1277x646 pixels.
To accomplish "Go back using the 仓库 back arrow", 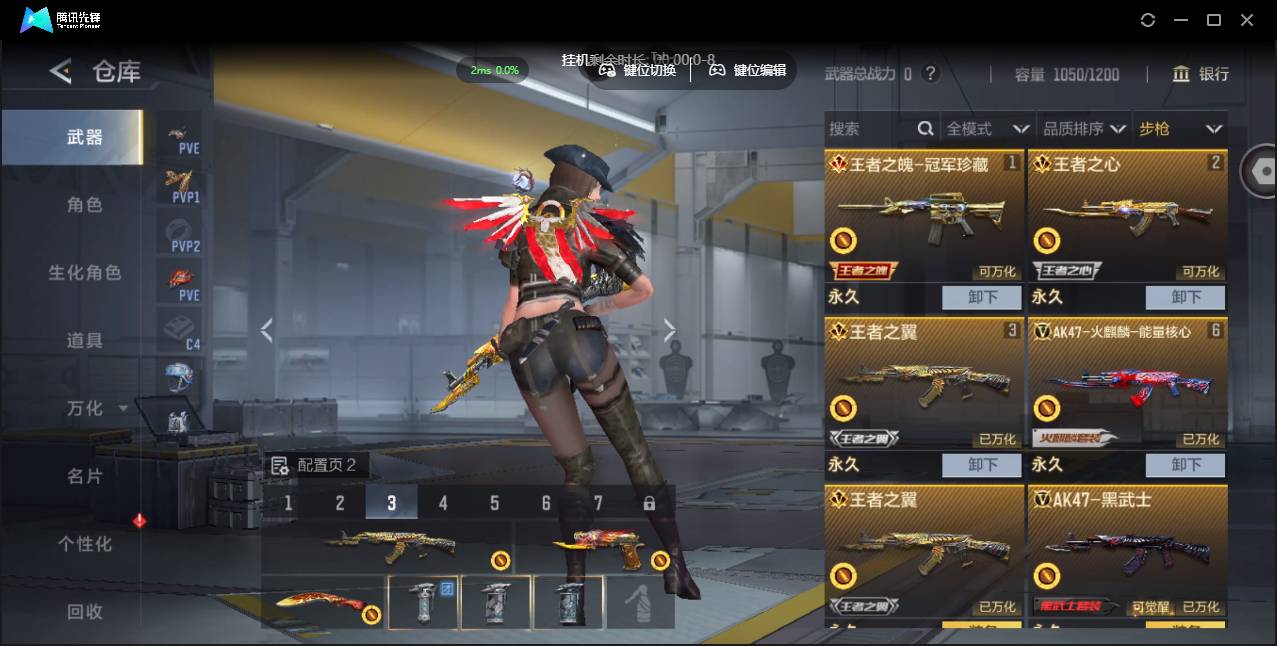I will tap(61, 71).
